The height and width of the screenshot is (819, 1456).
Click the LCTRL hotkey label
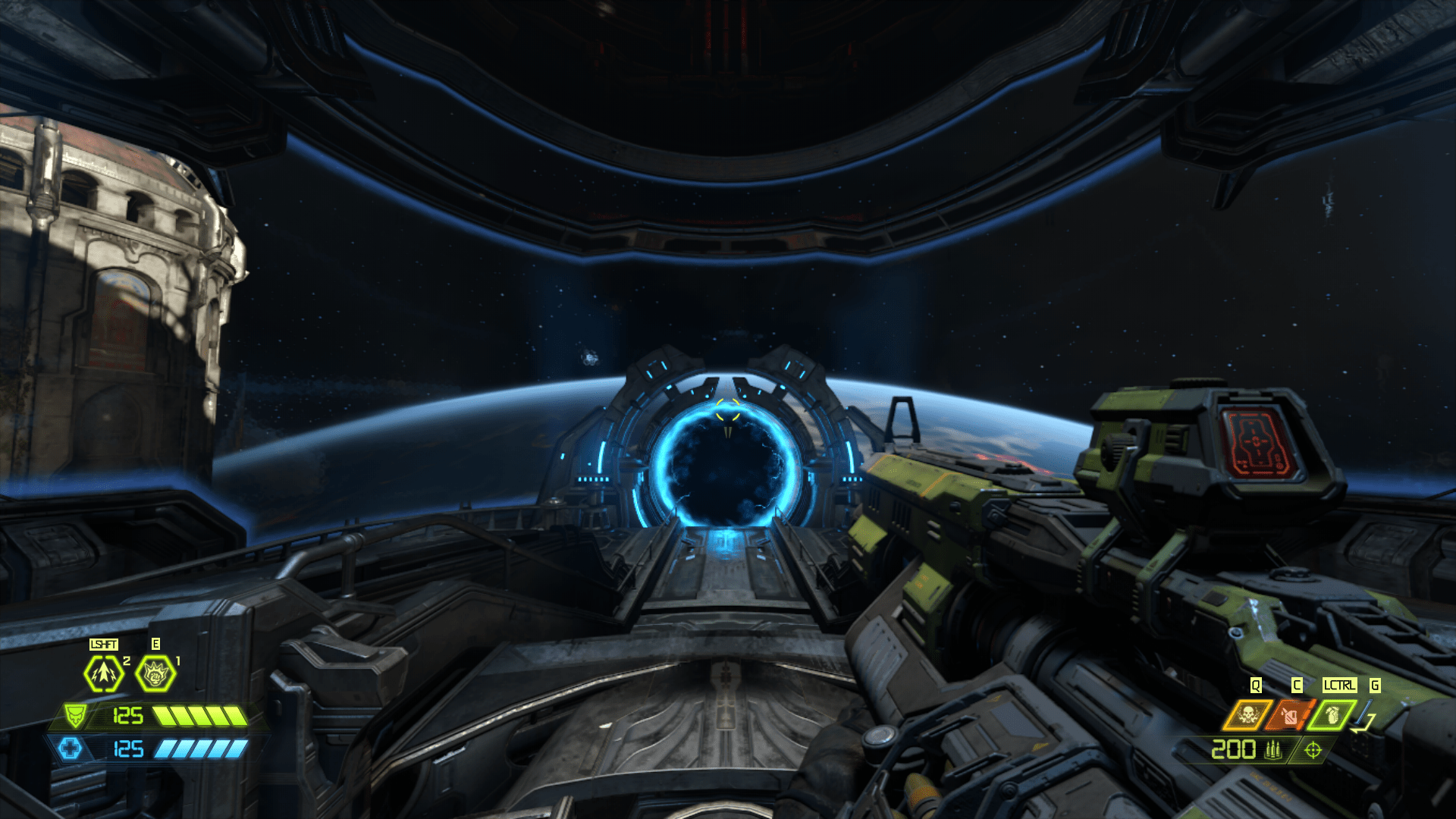tap(1338, 684)
